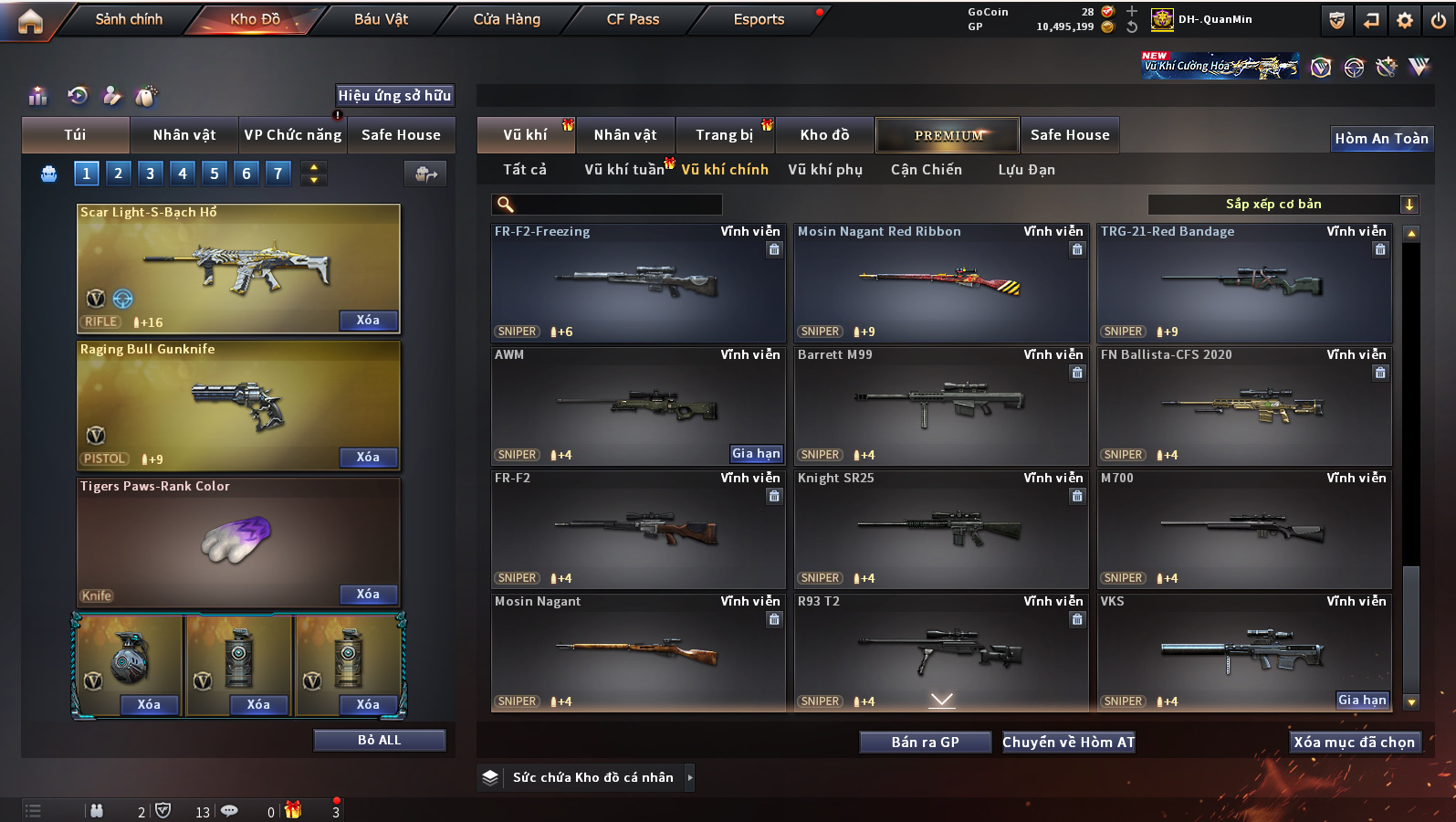Switch to the Cửa Hàng shop tab
Viewport: 1456px width, 822px height.
point(507,19)
